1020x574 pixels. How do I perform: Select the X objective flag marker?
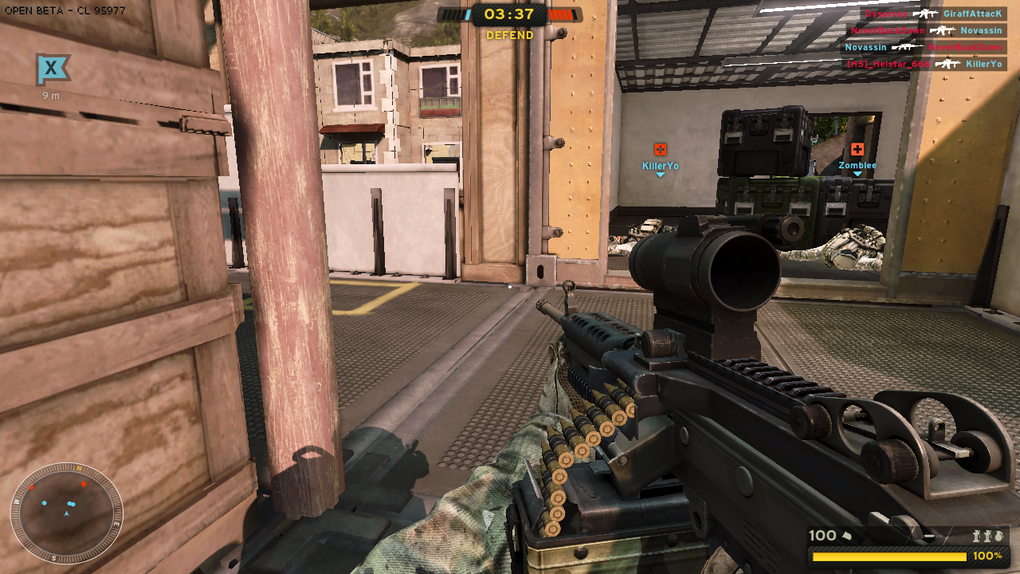coord(51,69)
